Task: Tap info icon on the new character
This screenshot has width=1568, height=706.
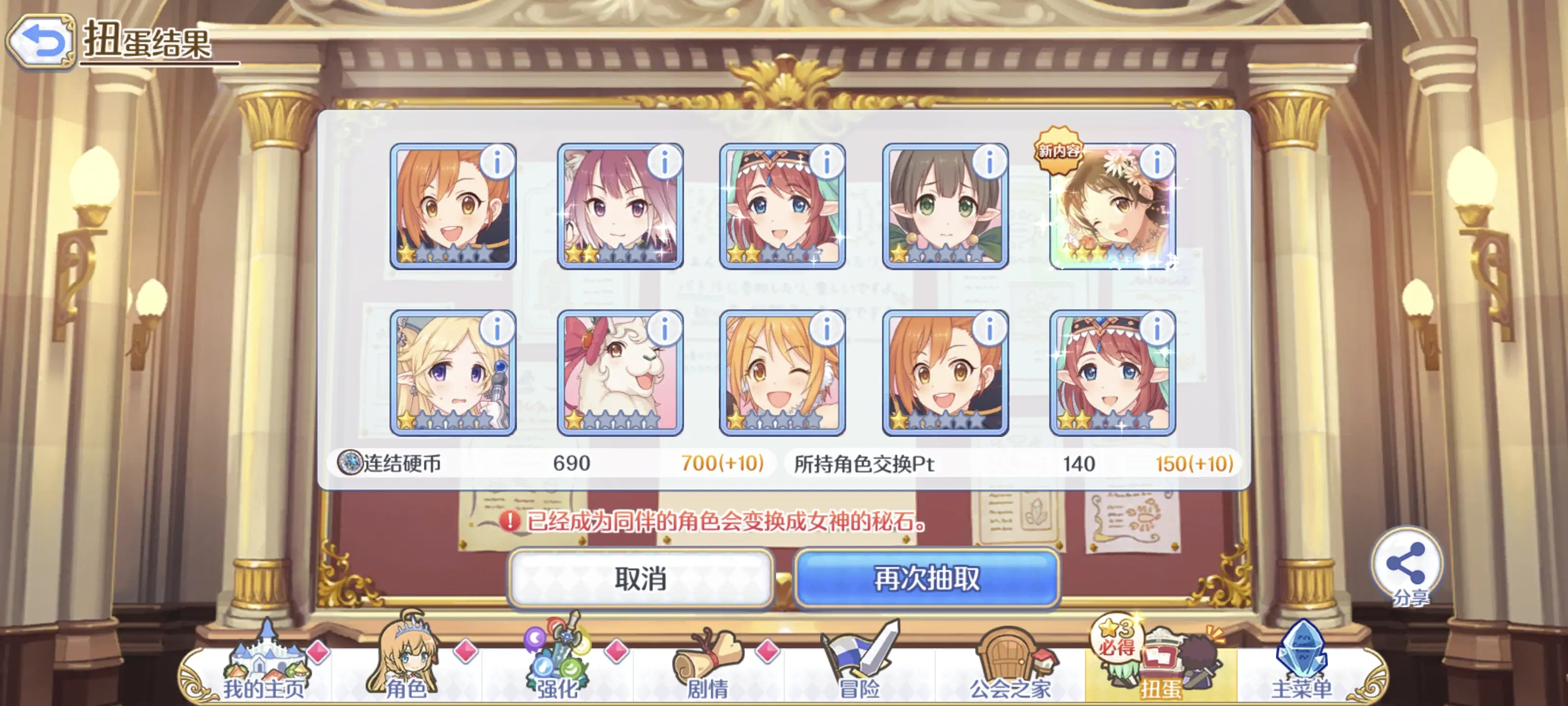Action: 1156,162
